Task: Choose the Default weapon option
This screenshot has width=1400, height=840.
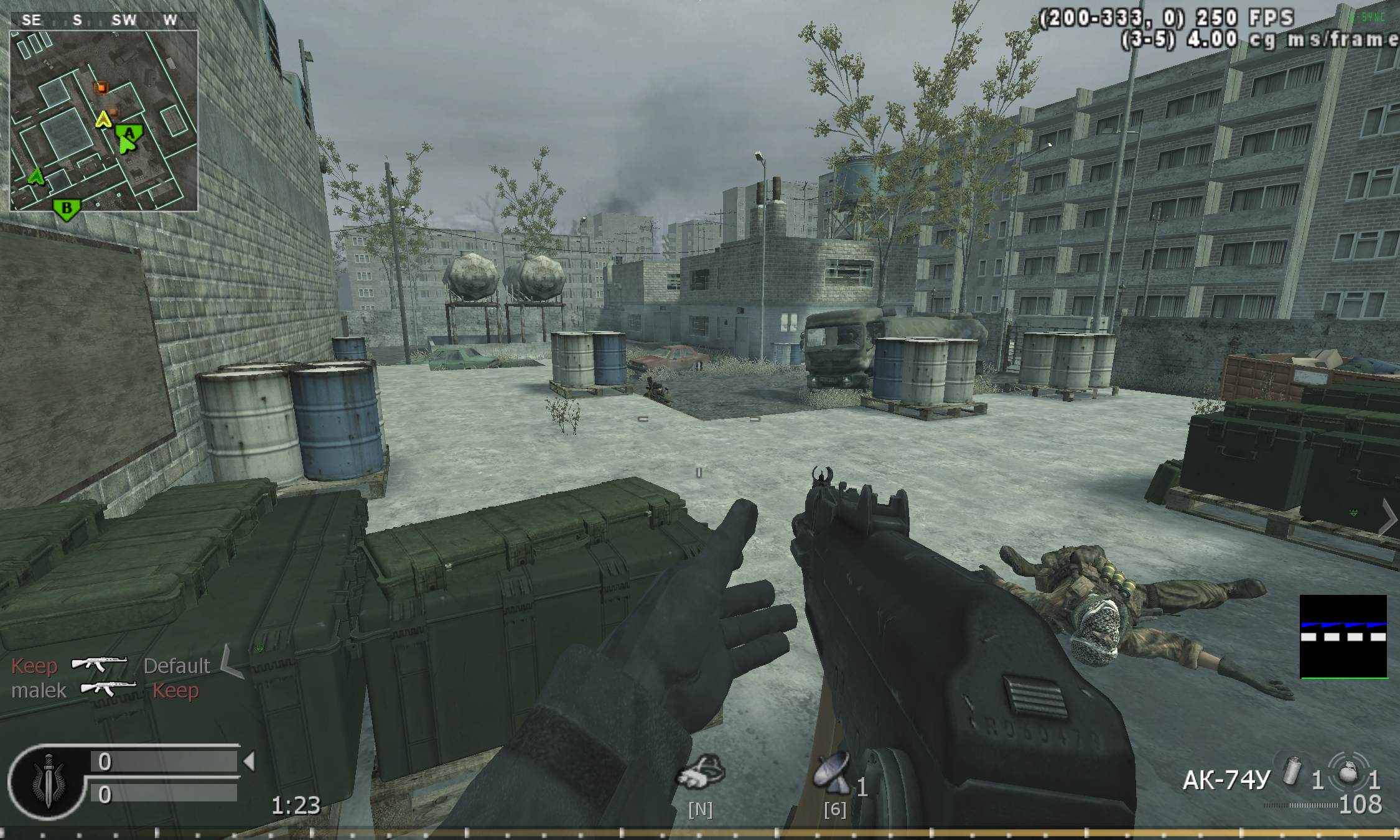Action: 177,666
